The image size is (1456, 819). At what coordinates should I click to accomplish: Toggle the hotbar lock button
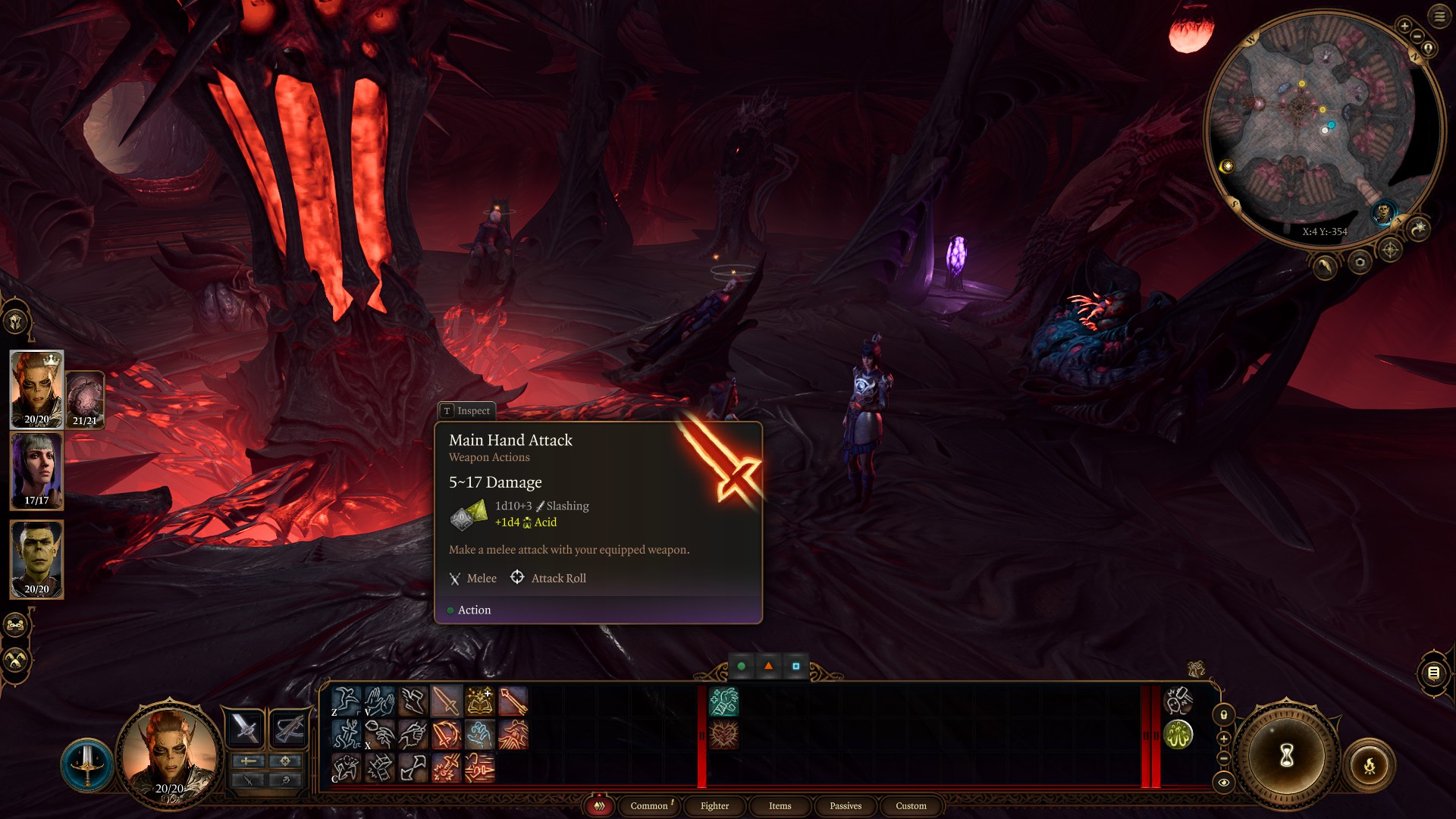click(1223, 714)
